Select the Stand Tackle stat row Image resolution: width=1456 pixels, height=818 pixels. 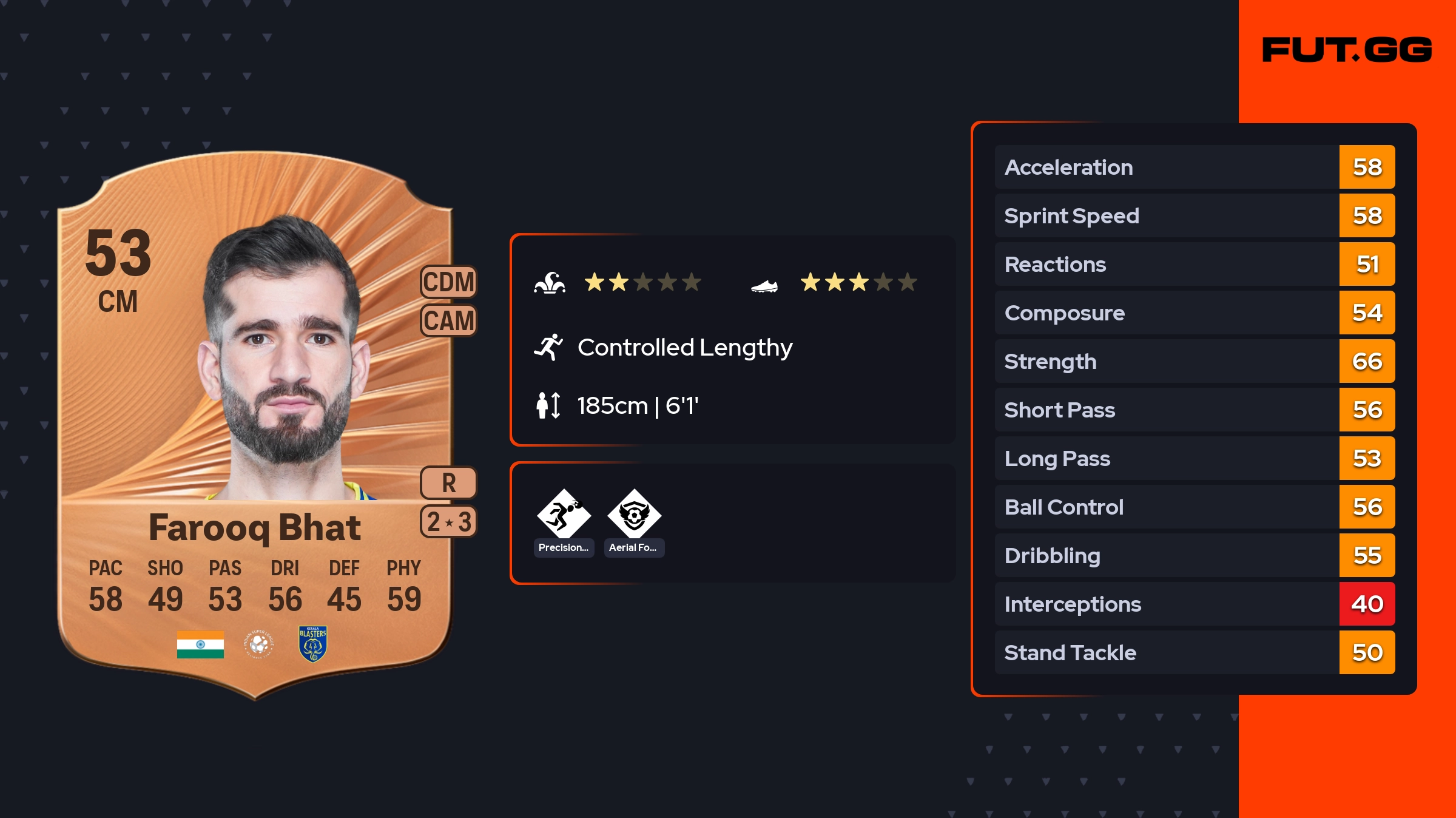click(1194, 652)
